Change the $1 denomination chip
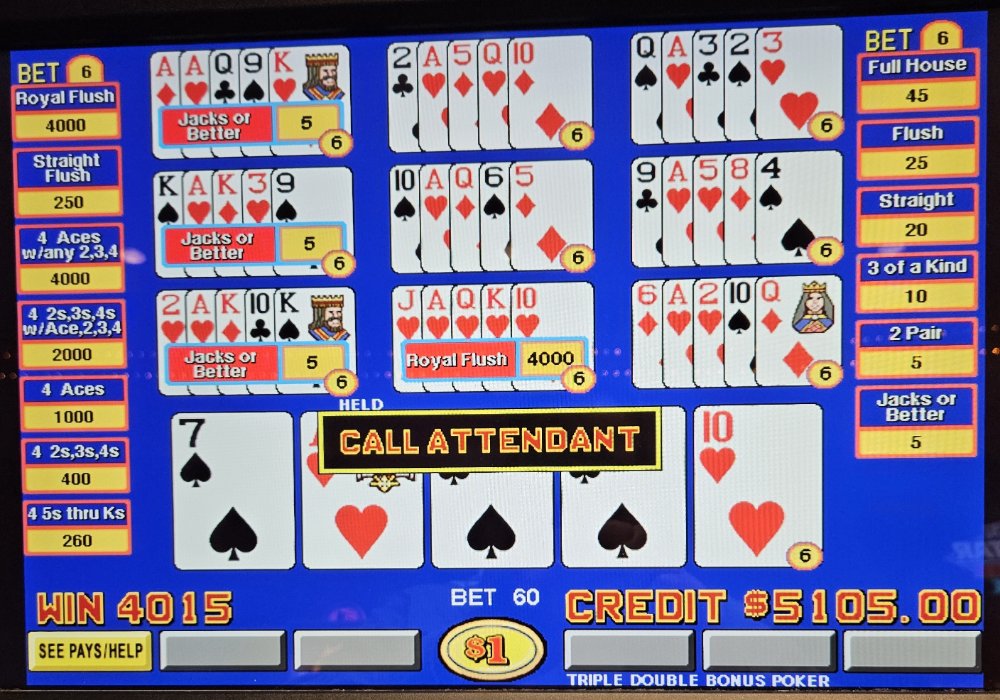The height and width of the screenshot is (700, 1000). [x=491, y=650]
